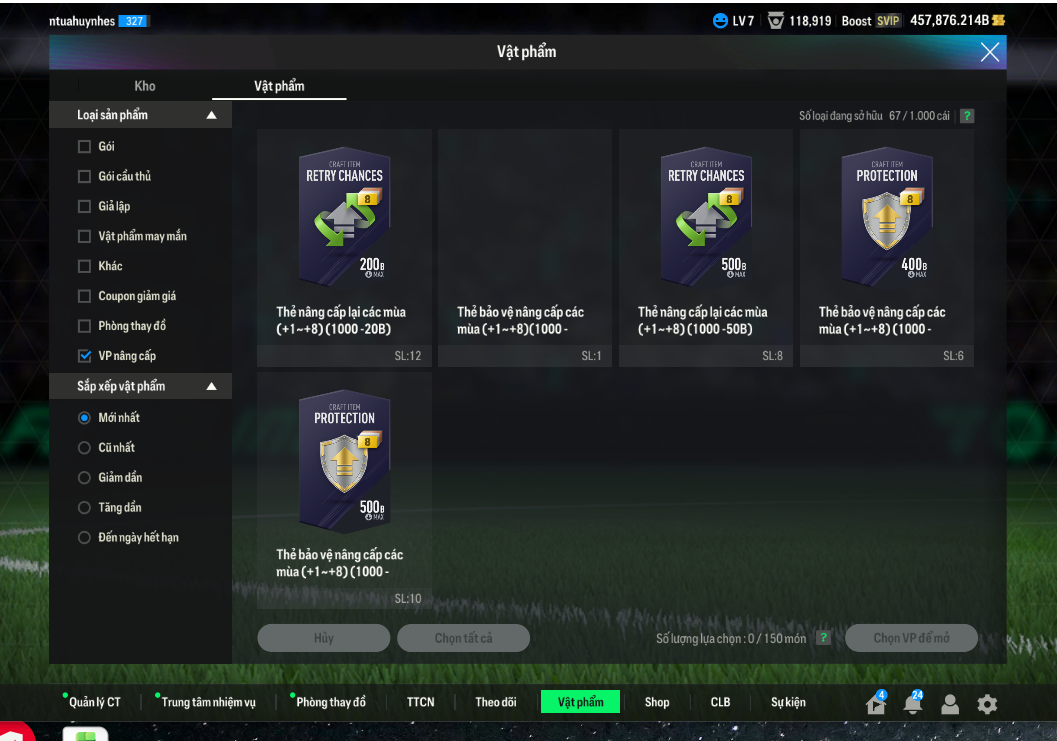Viewport: 1057px width, 741px height.
Task: Enable the Giả lập filter
Action: point(85,207)
